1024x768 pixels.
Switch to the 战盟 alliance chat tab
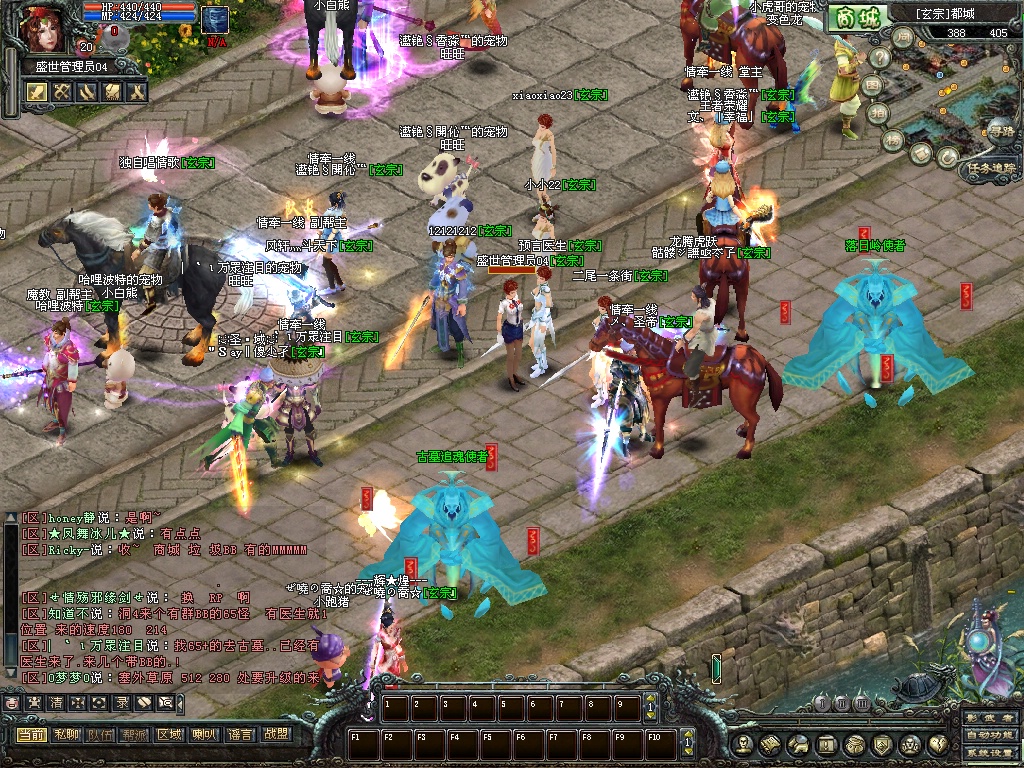click(x=274, y=734)
